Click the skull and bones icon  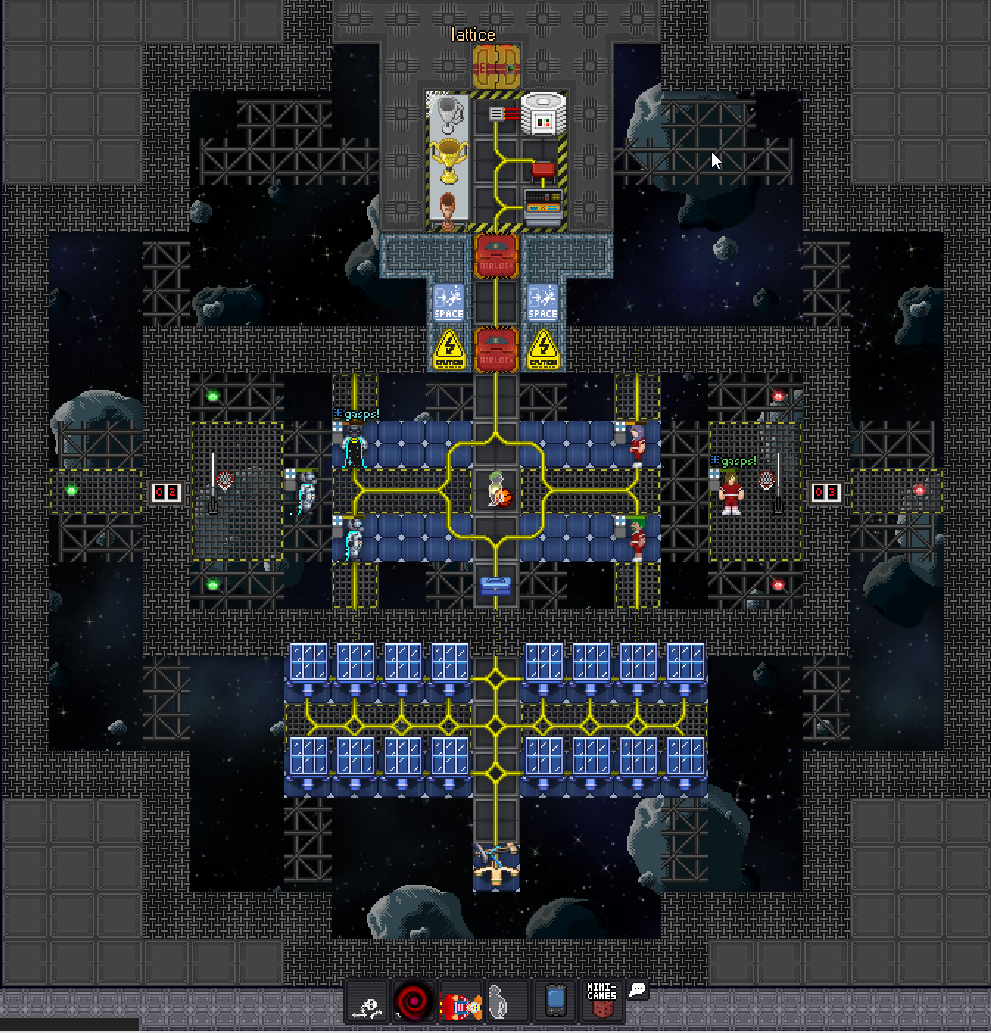point(369,1001)
